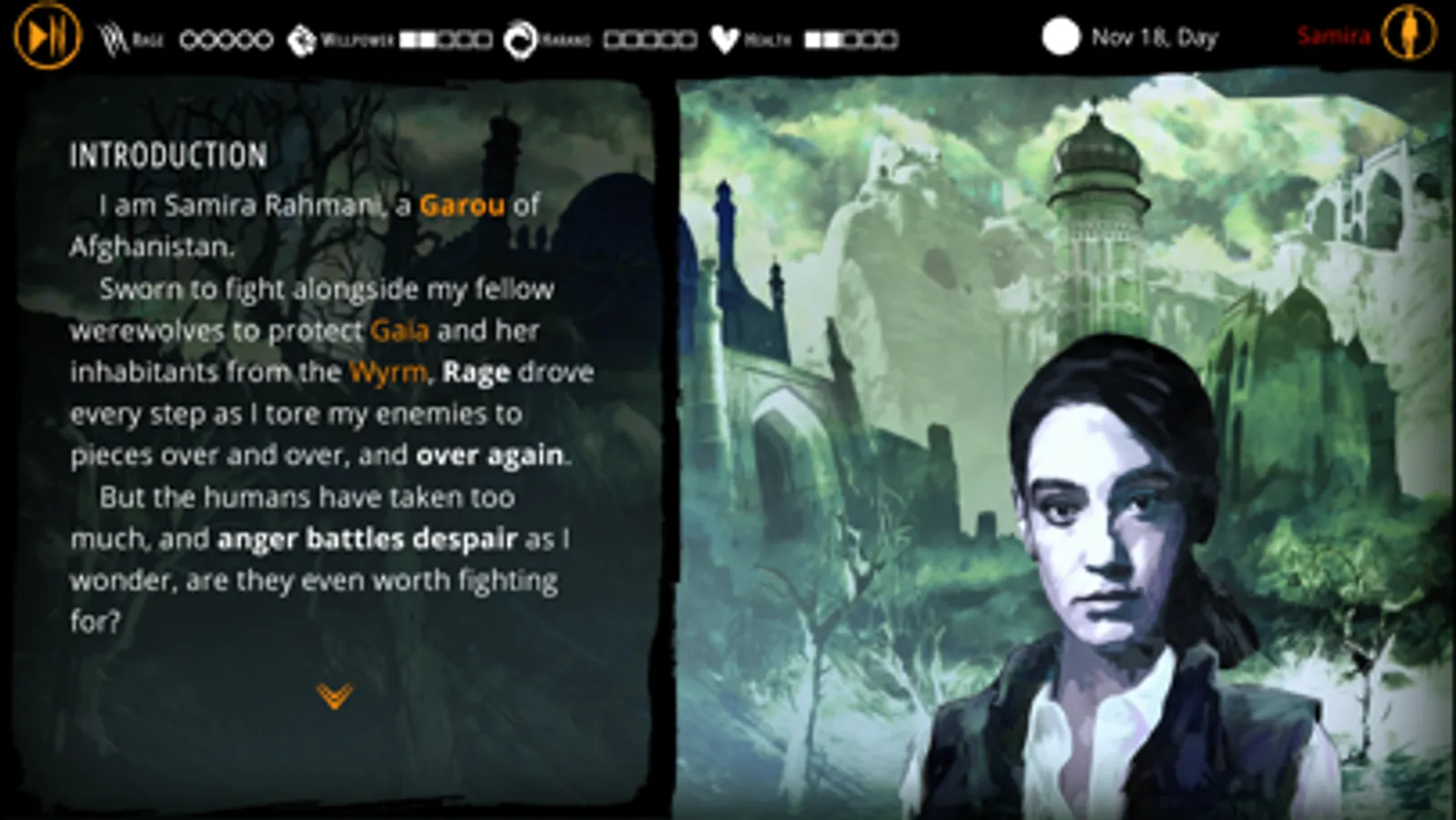Open the Introduction section heading
Screen dimensions: 1456x820
tap(167, 155)
